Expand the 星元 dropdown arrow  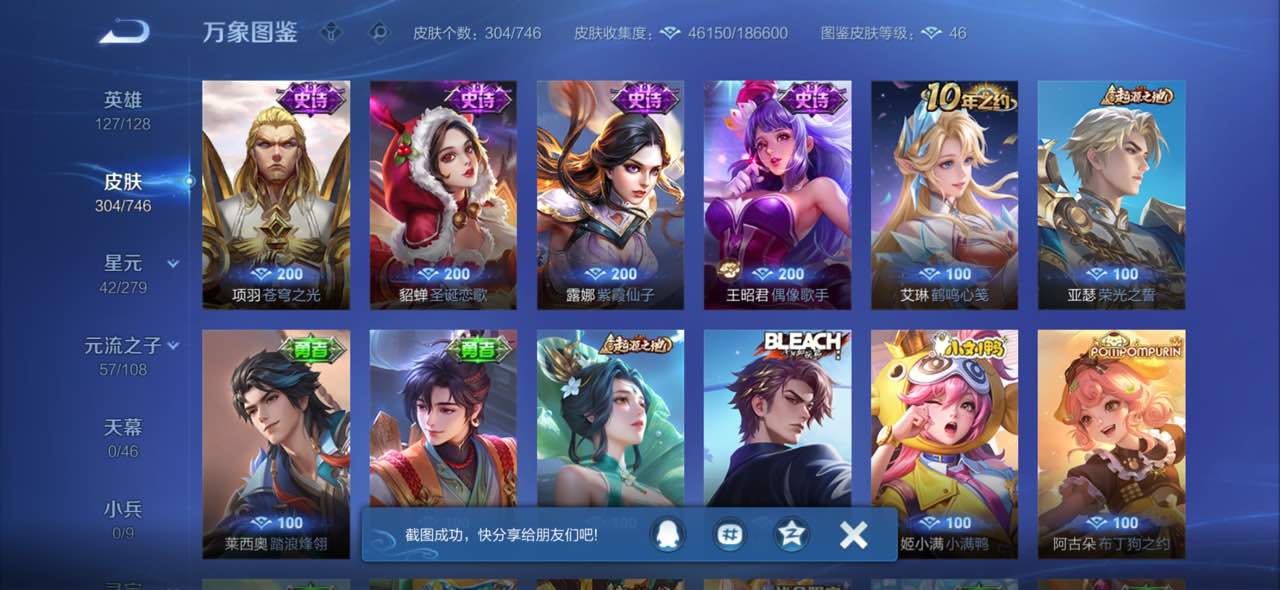[173, 264]
